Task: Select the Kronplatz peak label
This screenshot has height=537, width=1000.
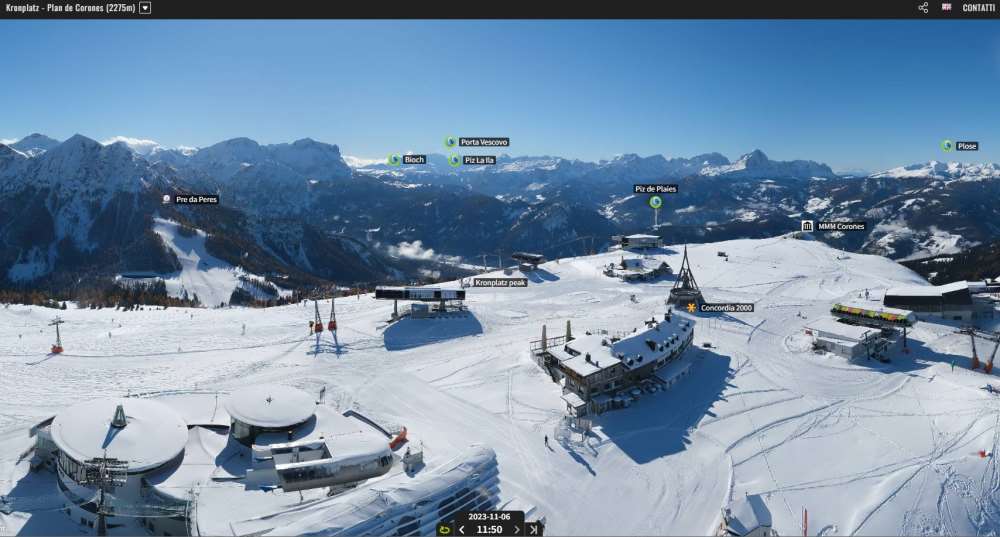Action: (499, 282)
